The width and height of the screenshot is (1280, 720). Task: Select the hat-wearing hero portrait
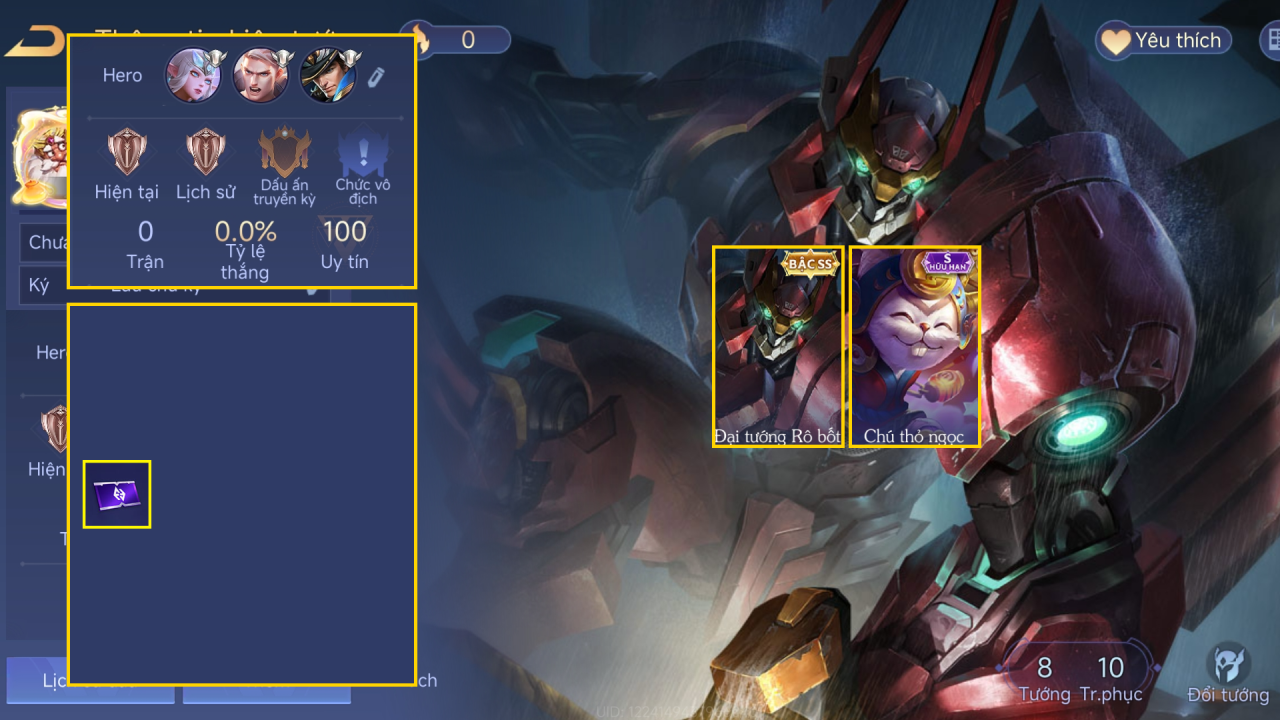tap(328, 76)
